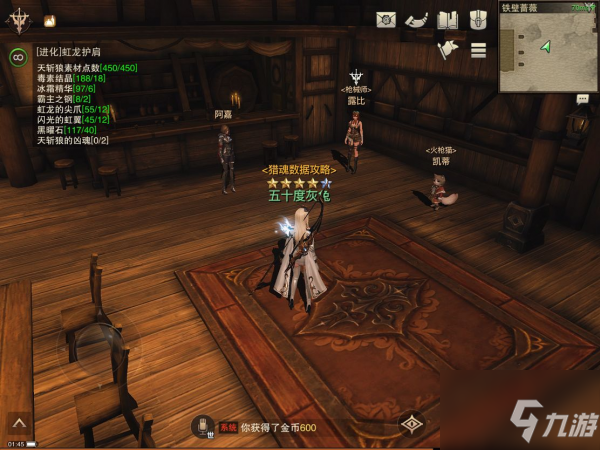Toggle the green infinity tracker icon
Viewport: 600px width, 450px height.
[17, 57]
